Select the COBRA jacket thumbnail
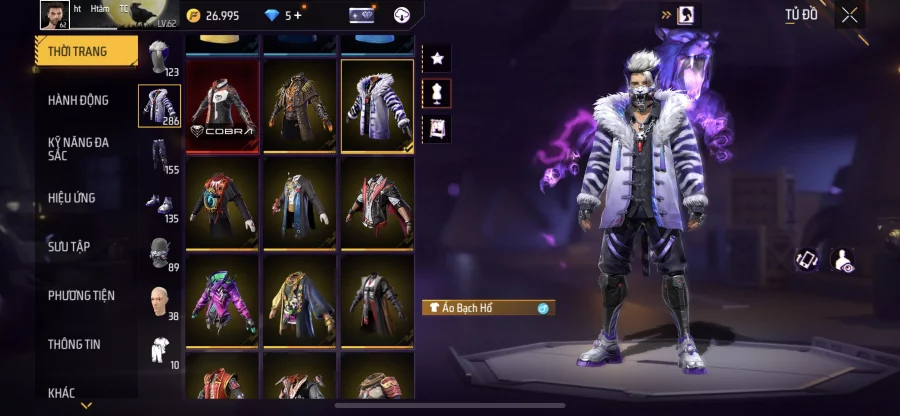900x416 pixels. (222, 105)
